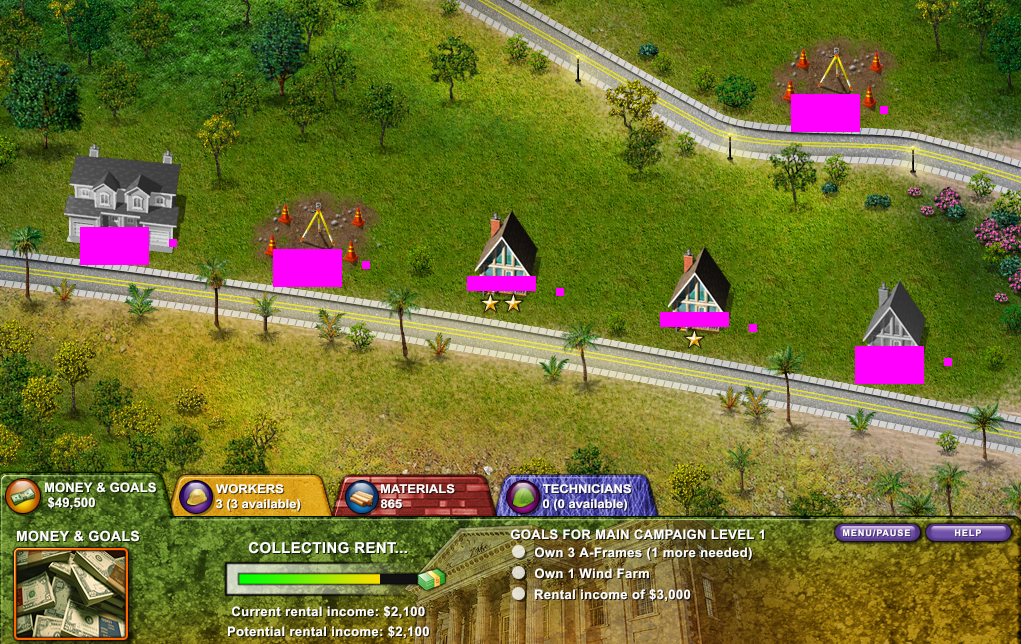Select the Materials tab
Screen dimensions: 1021x644
(414, 496)
